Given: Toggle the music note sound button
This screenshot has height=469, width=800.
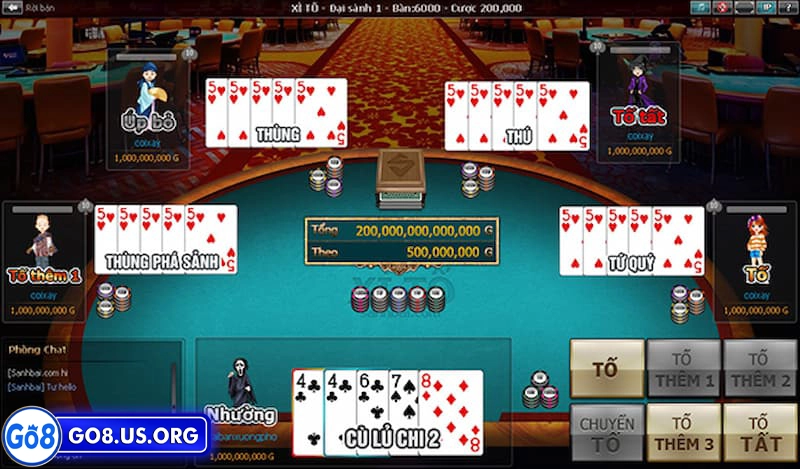Looking at the screenshot, I should [x=700, y=7].
